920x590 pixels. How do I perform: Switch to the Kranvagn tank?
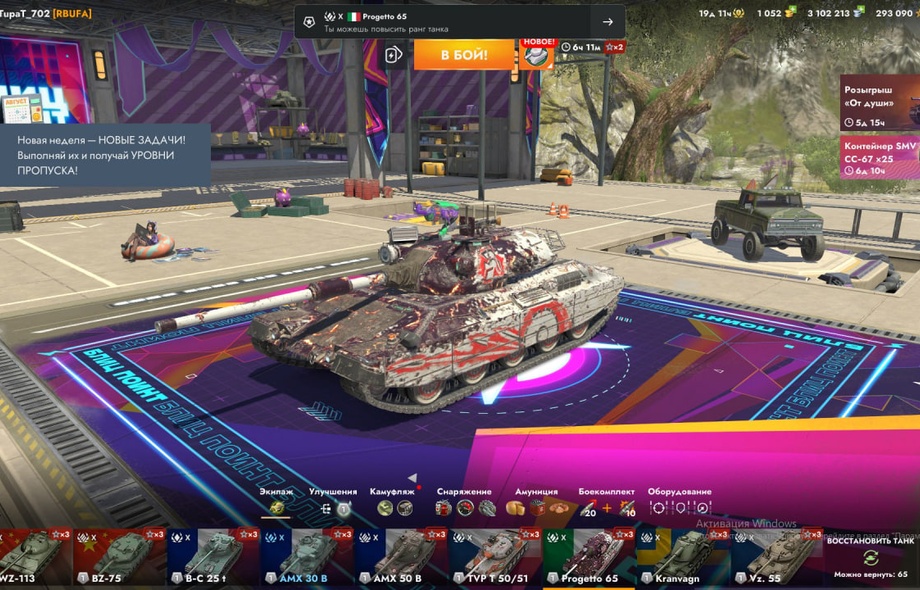680,558
